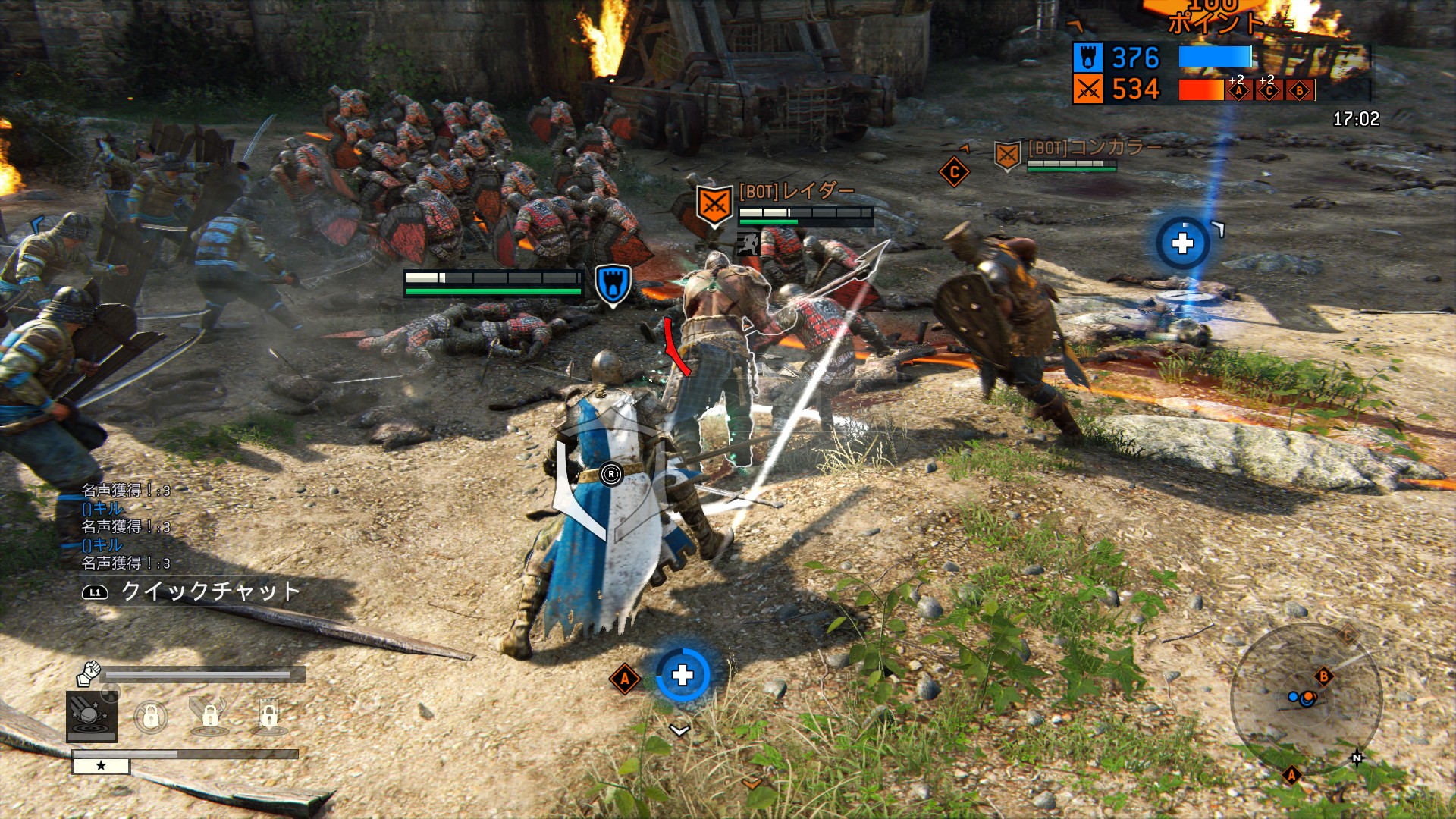The image size is (1456, 819).
Task: Click the B zone marker on the minimap
Action: pos(1323,676)
